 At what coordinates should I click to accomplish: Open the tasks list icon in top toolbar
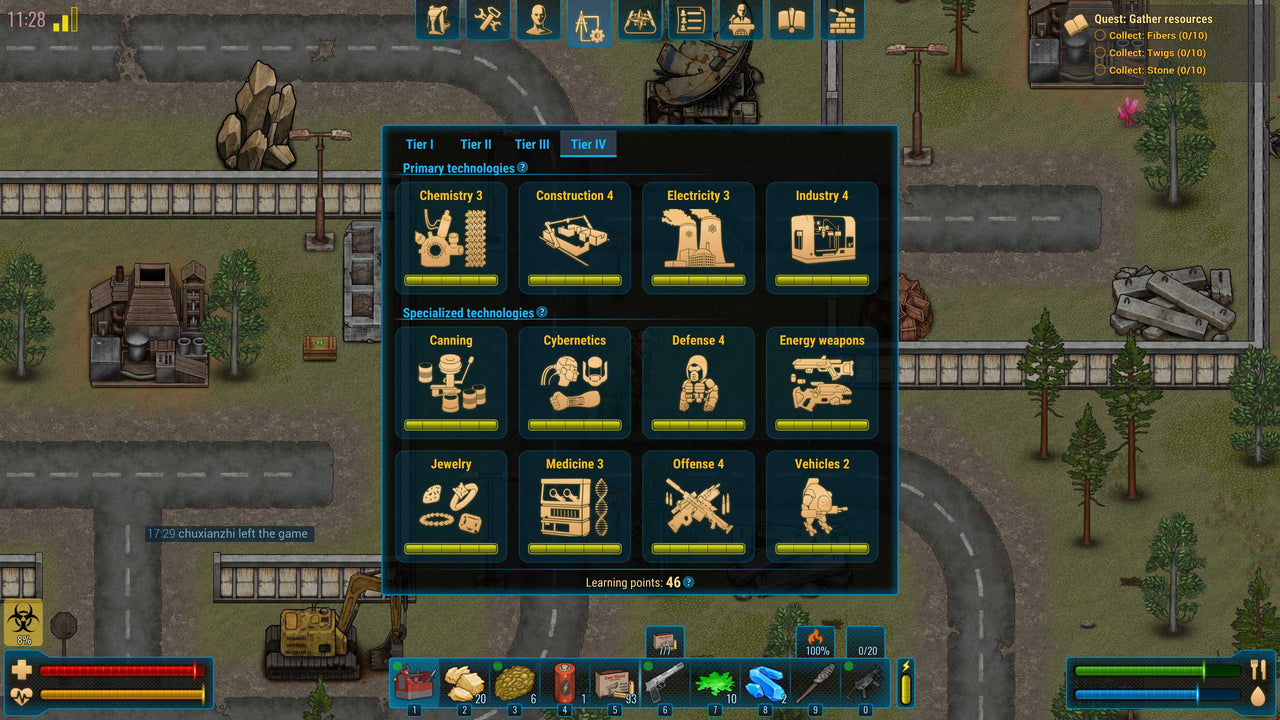click(x=690, y=19)
